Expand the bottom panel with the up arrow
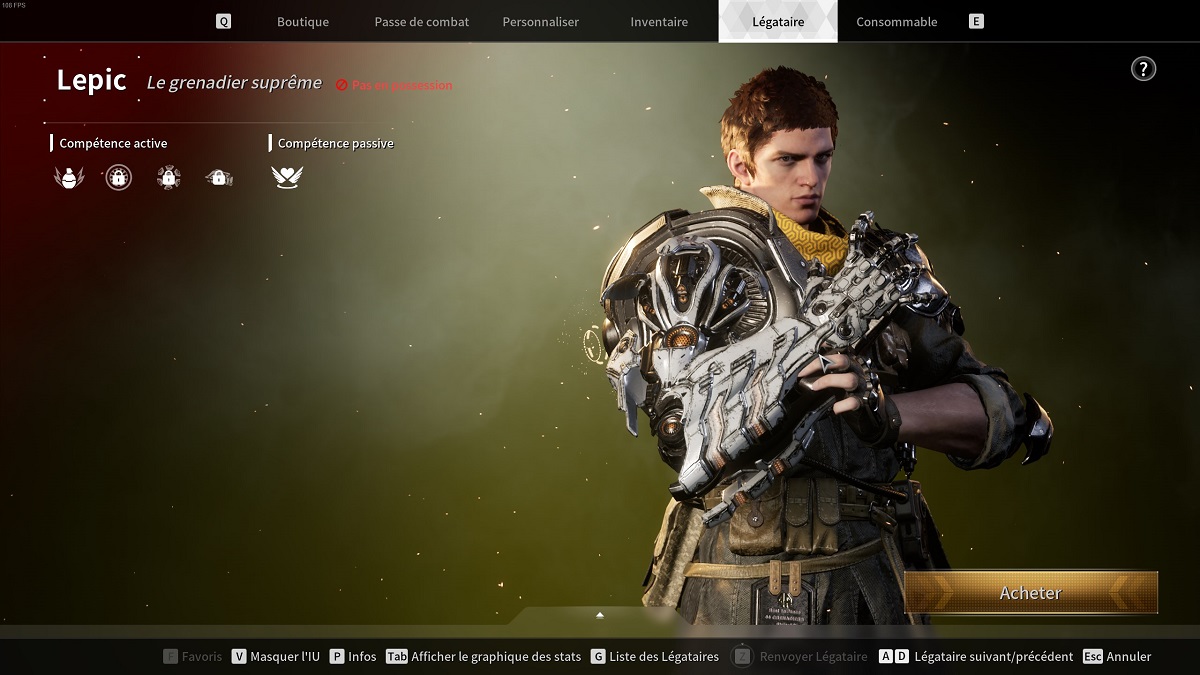 pos(600,615)
